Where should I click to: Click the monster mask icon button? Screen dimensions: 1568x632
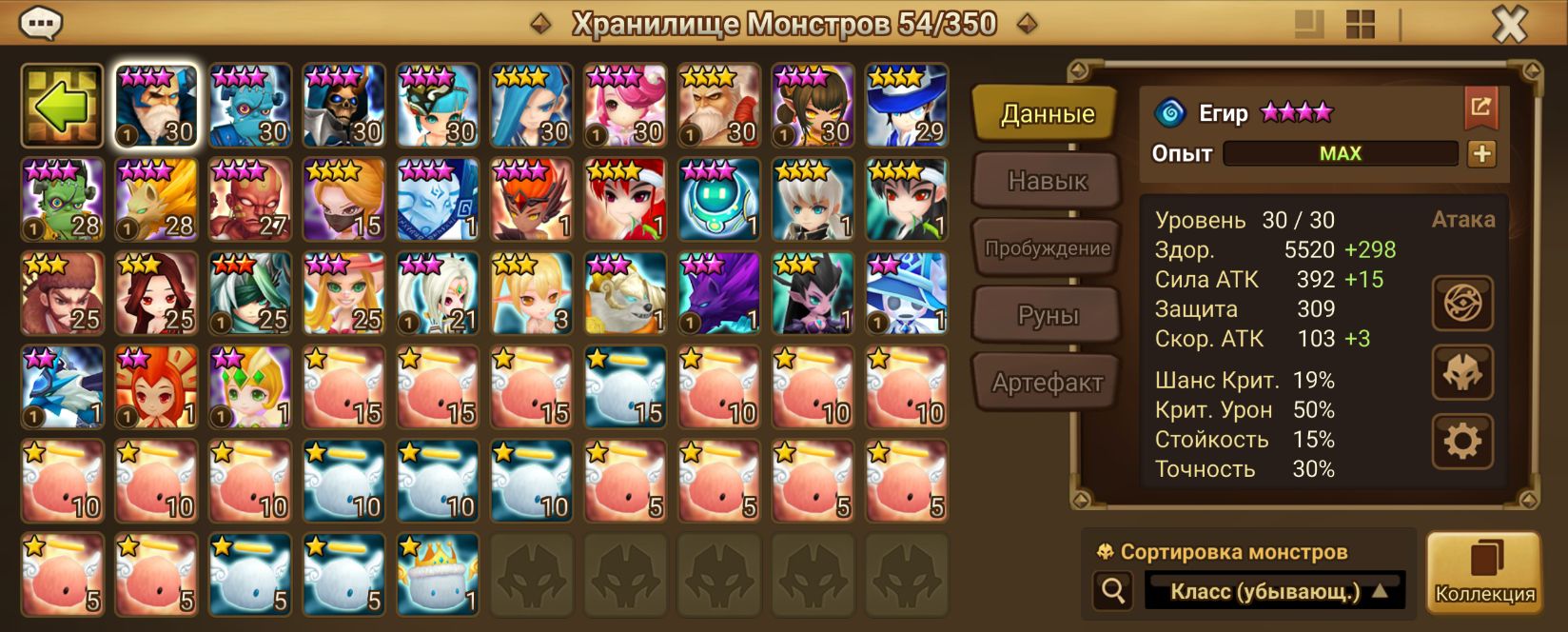point(1462,372)
